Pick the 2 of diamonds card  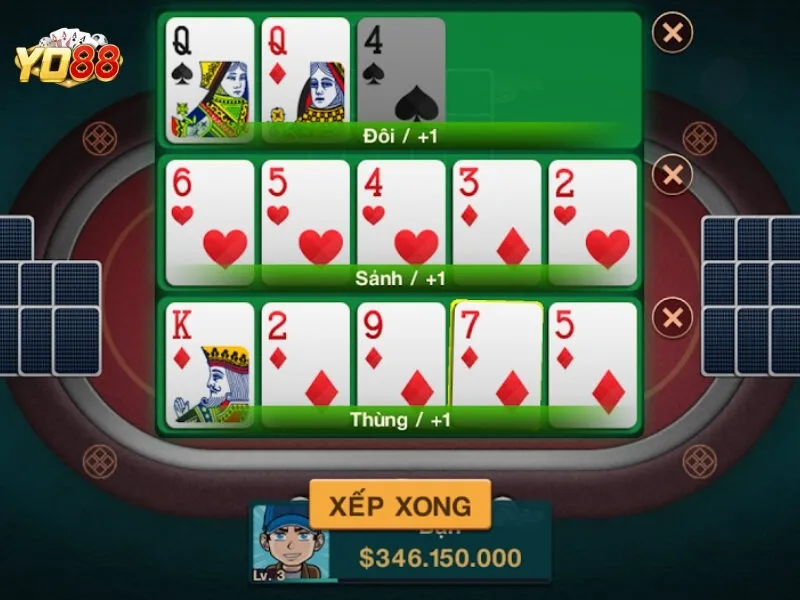pyautogui.click(x=306, y=360)
